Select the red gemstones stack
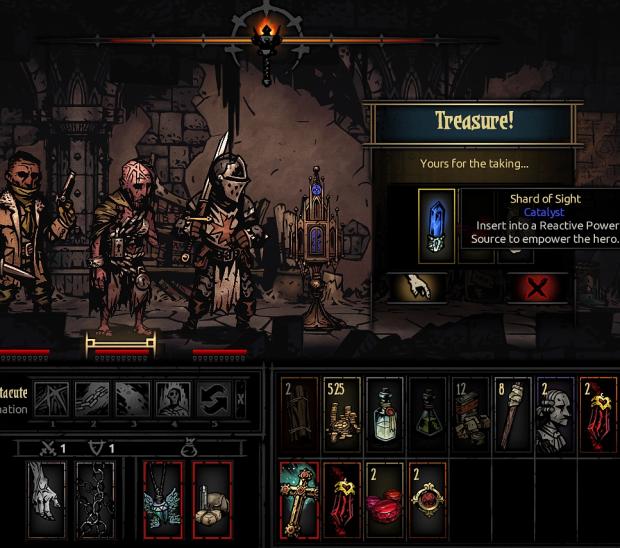Viewport: 620px width, 548px height. [385, 497]
